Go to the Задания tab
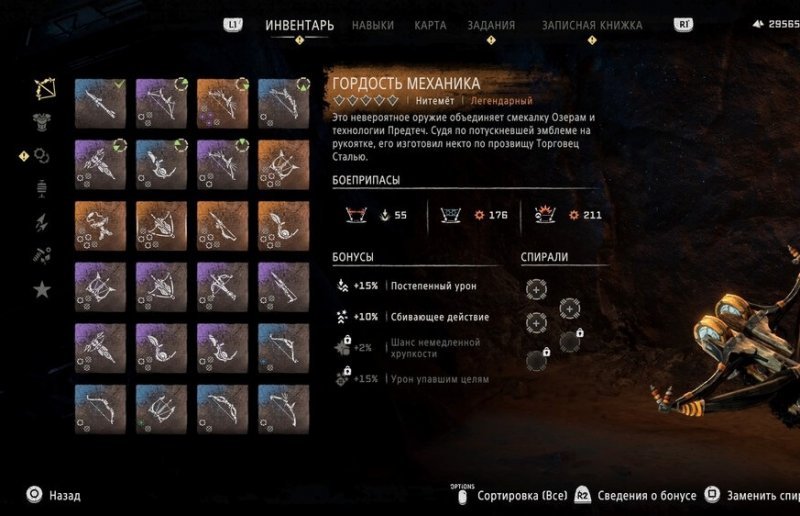 (491, 25)
